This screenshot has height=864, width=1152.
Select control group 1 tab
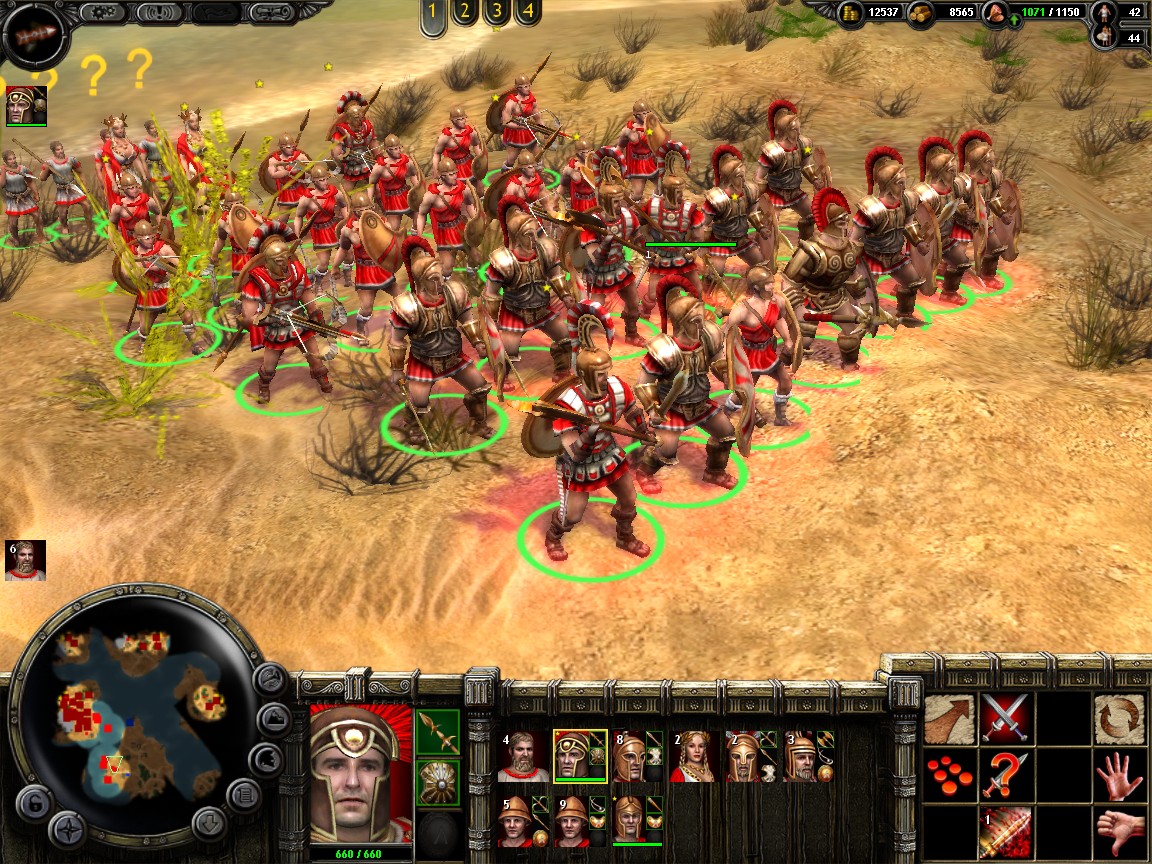[433, 14]
